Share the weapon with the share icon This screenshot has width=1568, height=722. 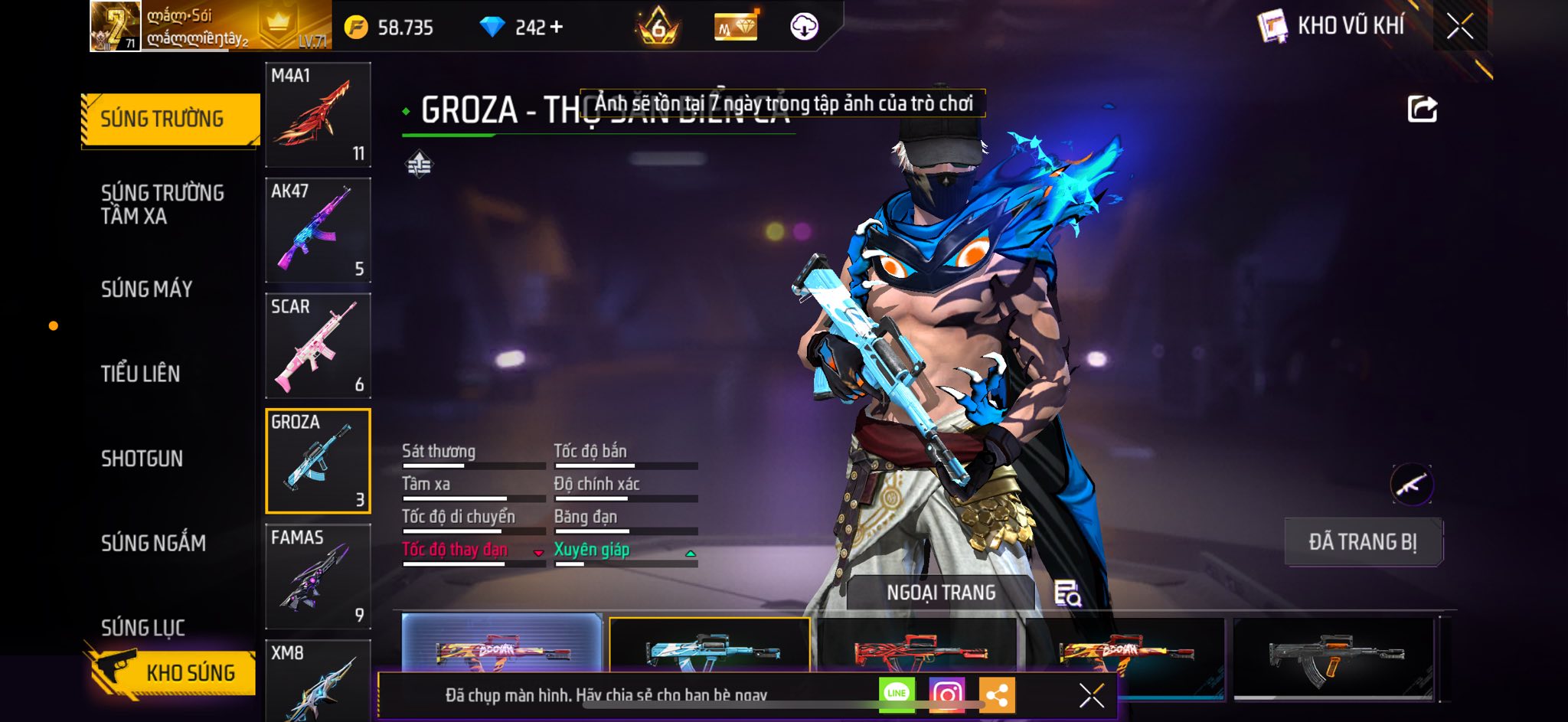(x=1422, y=109)
